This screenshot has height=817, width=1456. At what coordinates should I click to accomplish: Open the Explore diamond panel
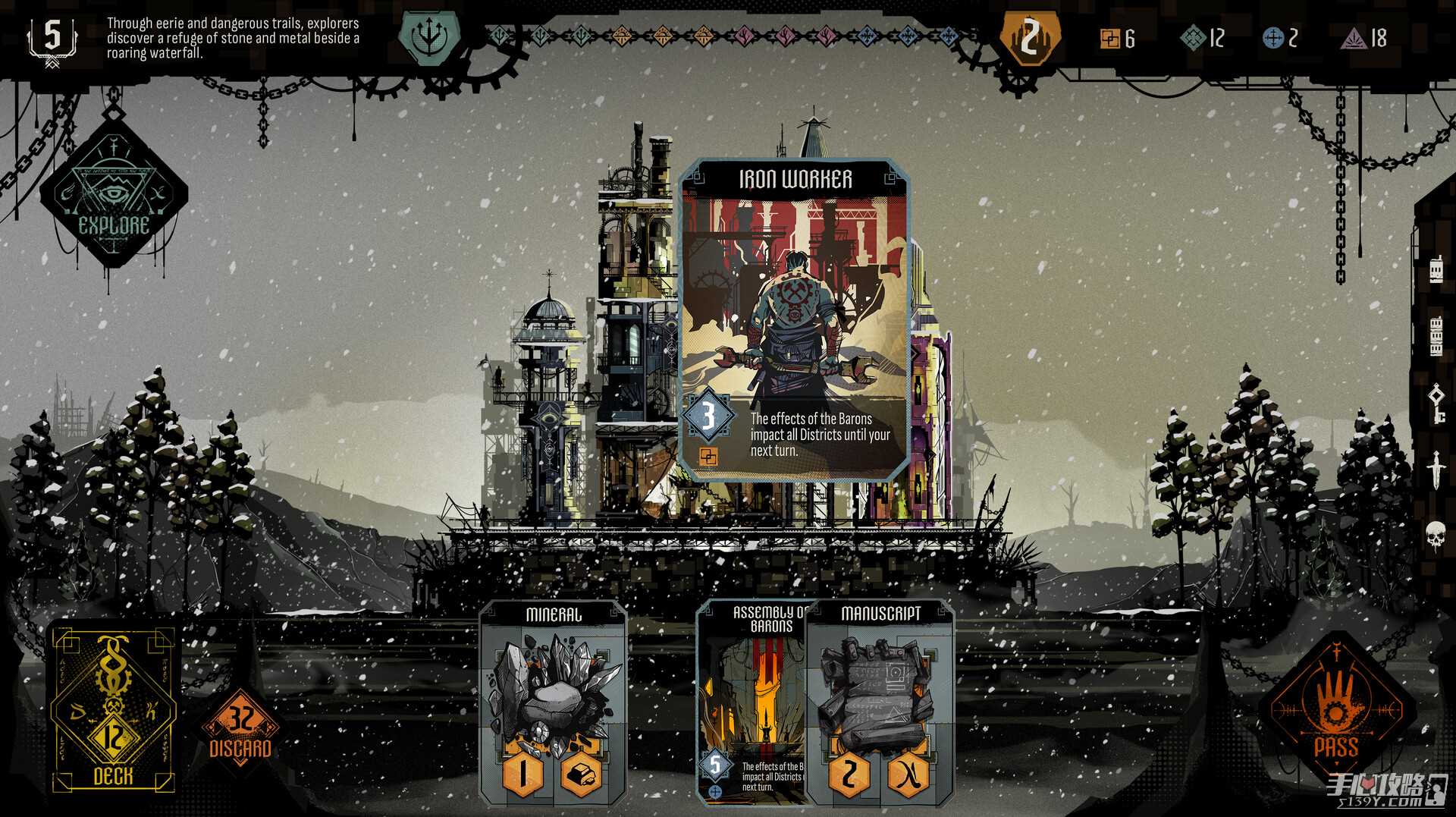114,199
